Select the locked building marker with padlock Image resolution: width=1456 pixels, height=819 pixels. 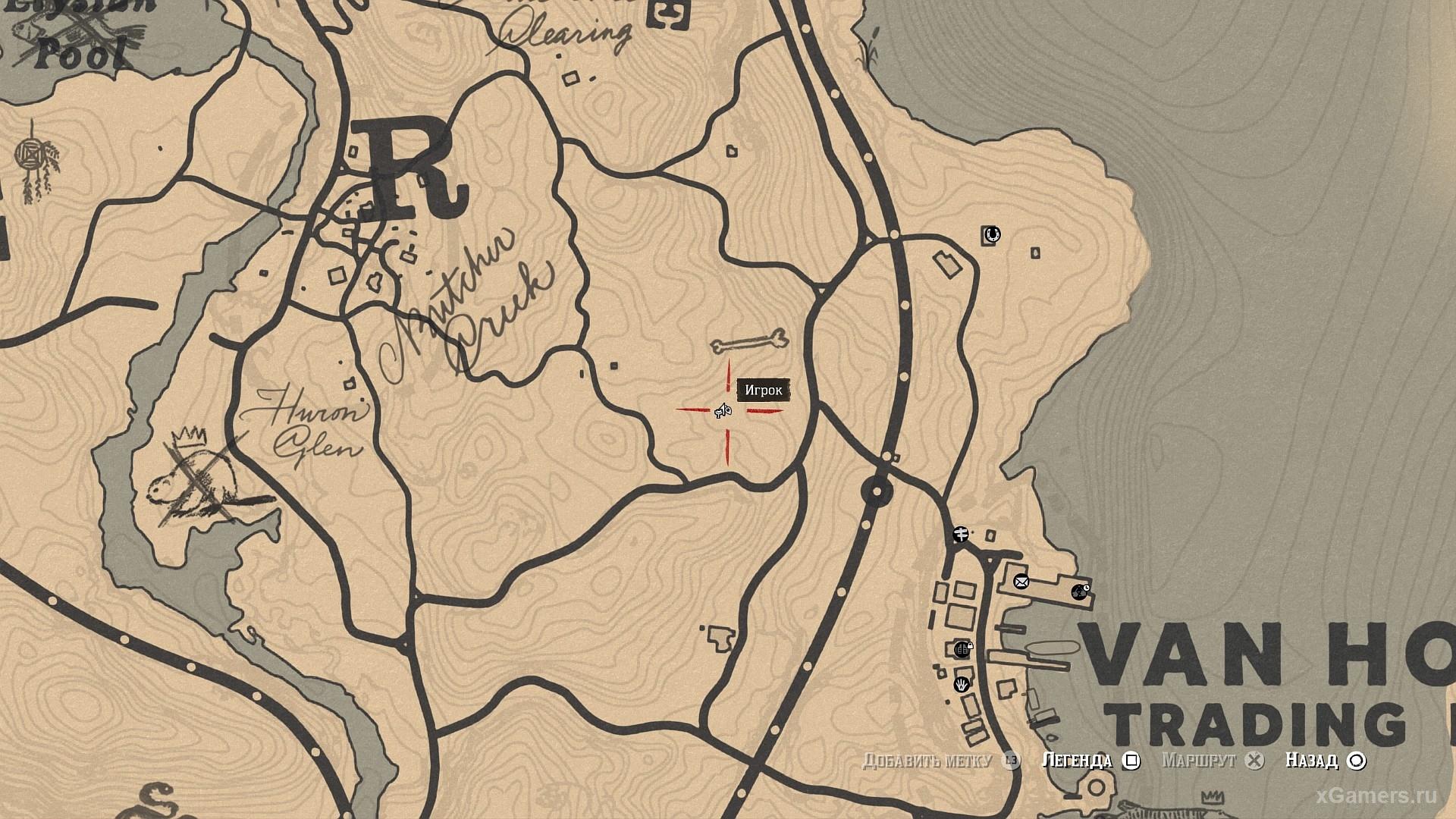click(963, 648)
